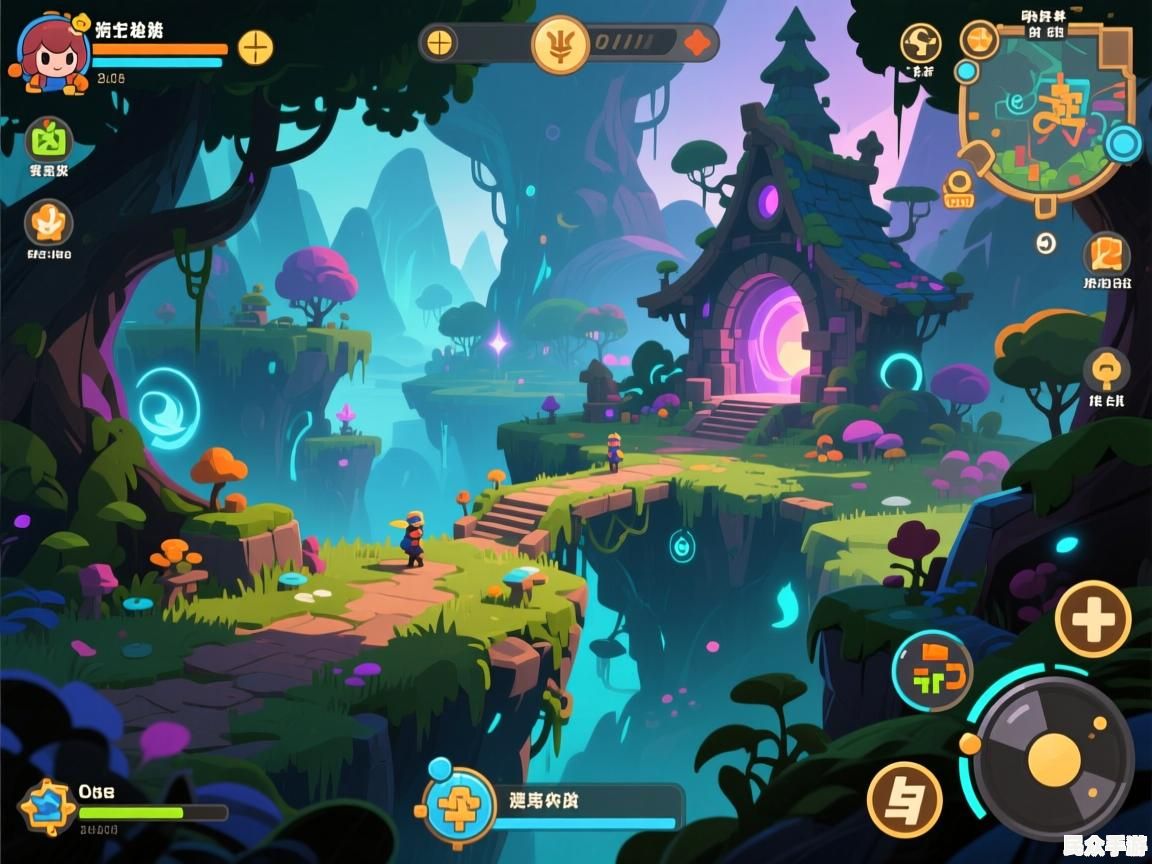Select the gold trident coin emblem
Image resolution: width=1152 pixels, height=864 pixels.
[x=560, y=44]
